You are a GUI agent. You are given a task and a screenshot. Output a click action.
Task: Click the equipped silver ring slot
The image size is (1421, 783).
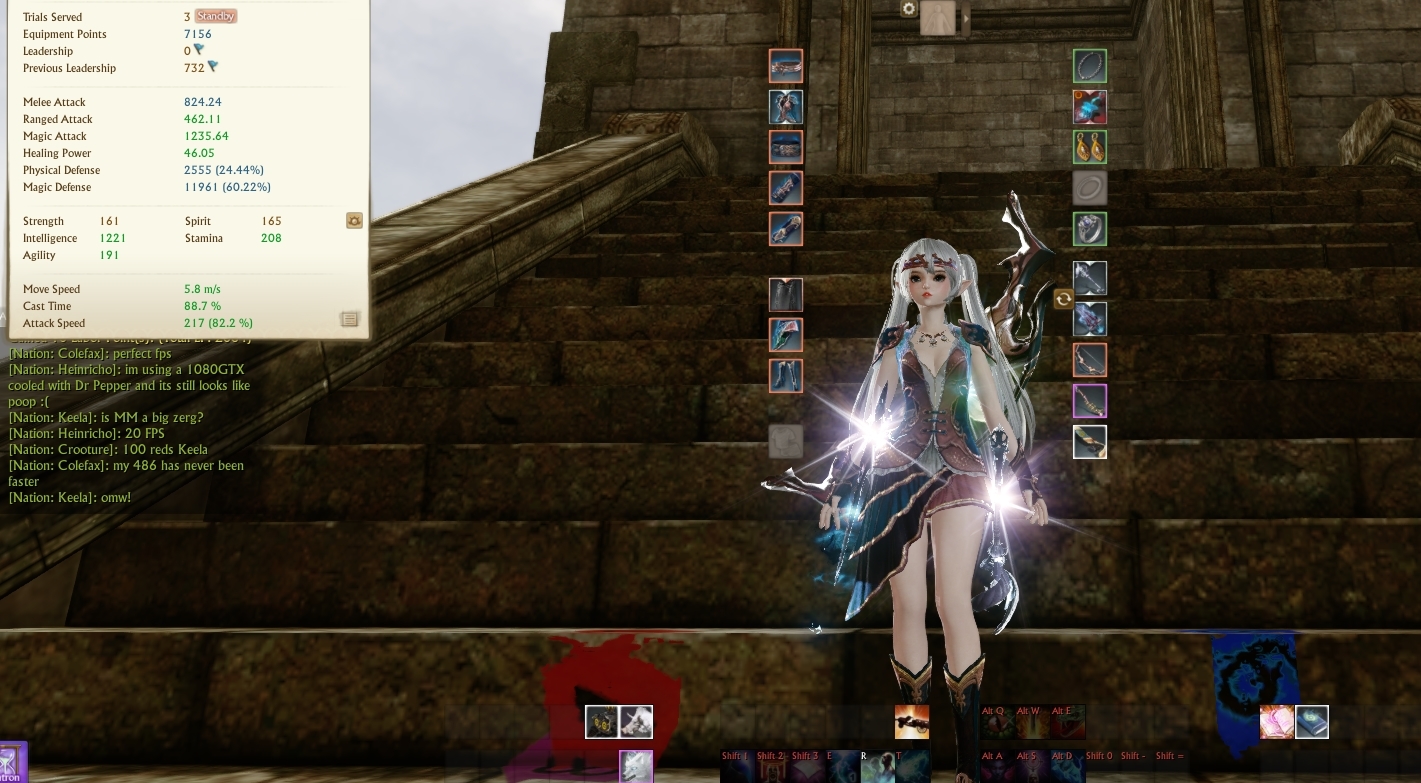click(x=1090, y=228)
